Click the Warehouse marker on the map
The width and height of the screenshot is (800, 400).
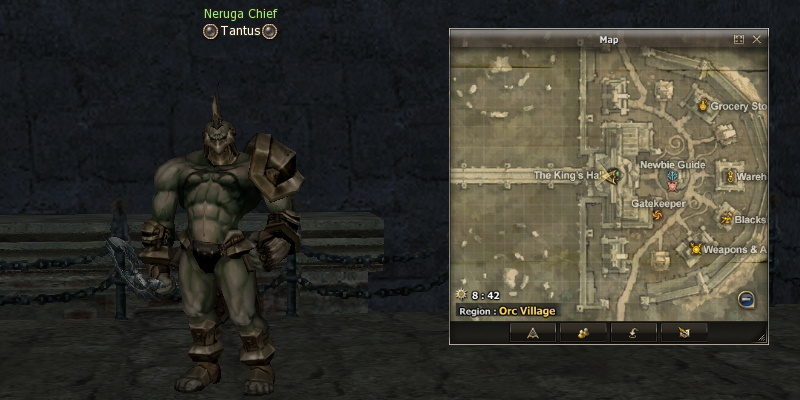click(730, 177)
